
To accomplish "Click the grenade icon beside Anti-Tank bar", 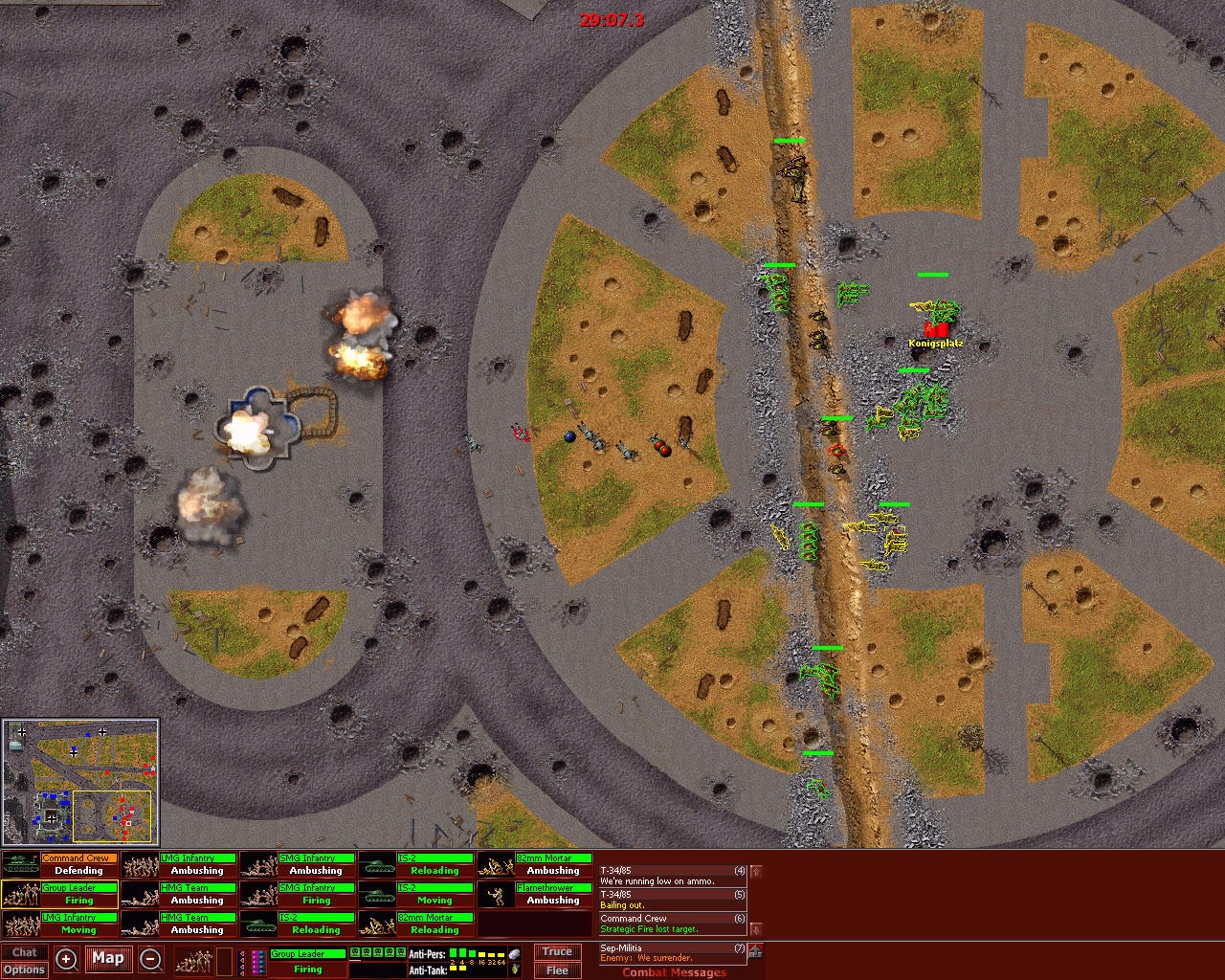I will (x=514, y=970).
